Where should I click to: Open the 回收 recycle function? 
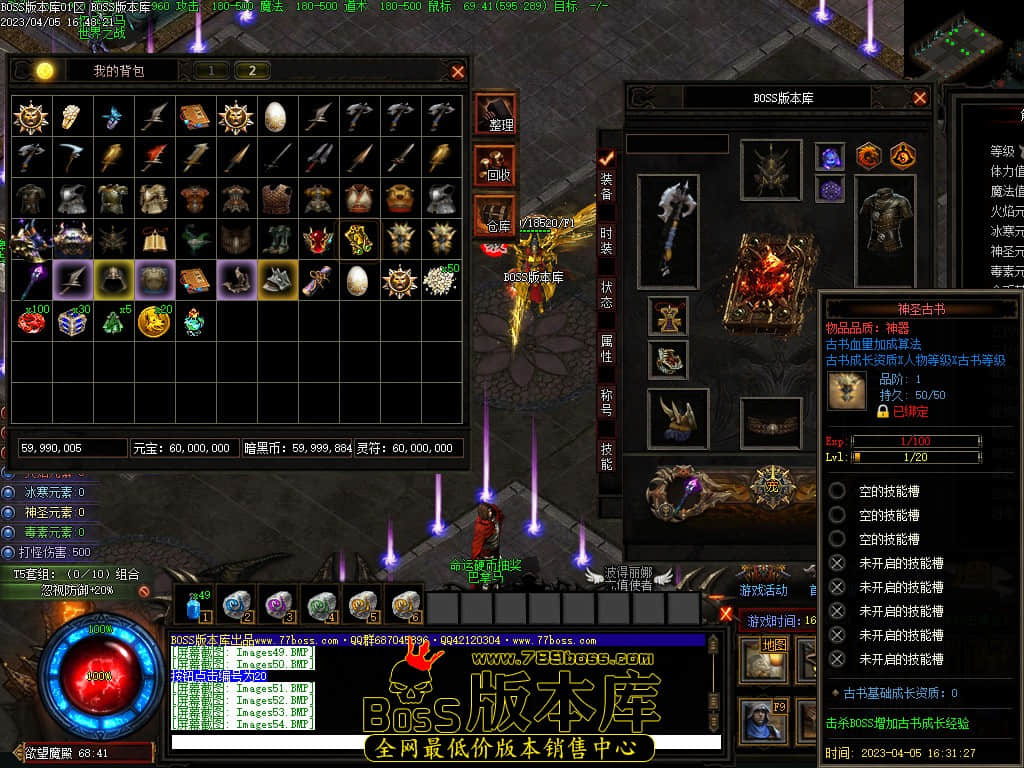496,165
